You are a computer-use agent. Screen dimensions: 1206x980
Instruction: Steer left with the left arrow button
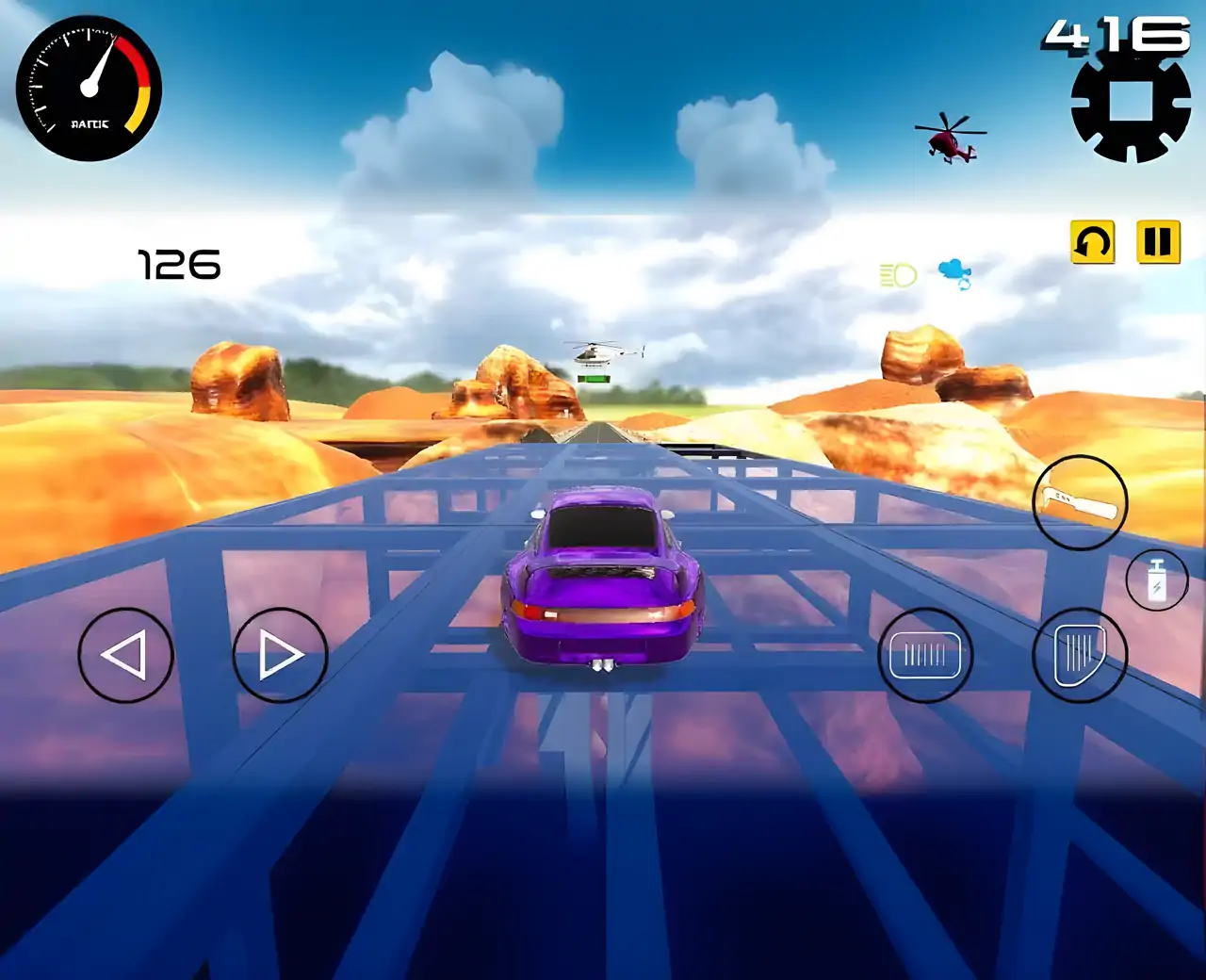tap(125, 655)
